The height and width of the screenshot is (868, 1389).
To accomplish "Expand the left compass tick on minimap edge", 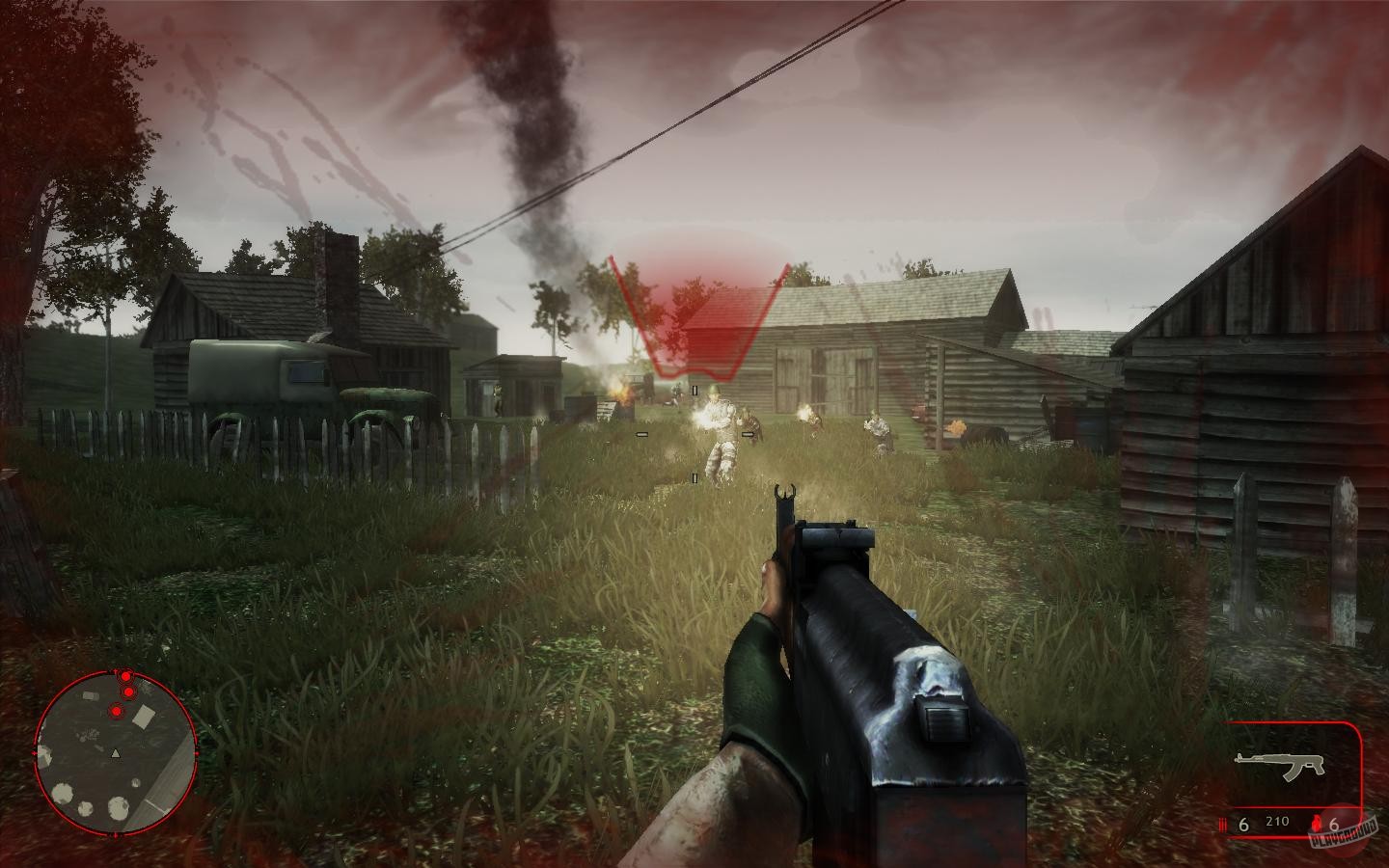I will (36, 753).
